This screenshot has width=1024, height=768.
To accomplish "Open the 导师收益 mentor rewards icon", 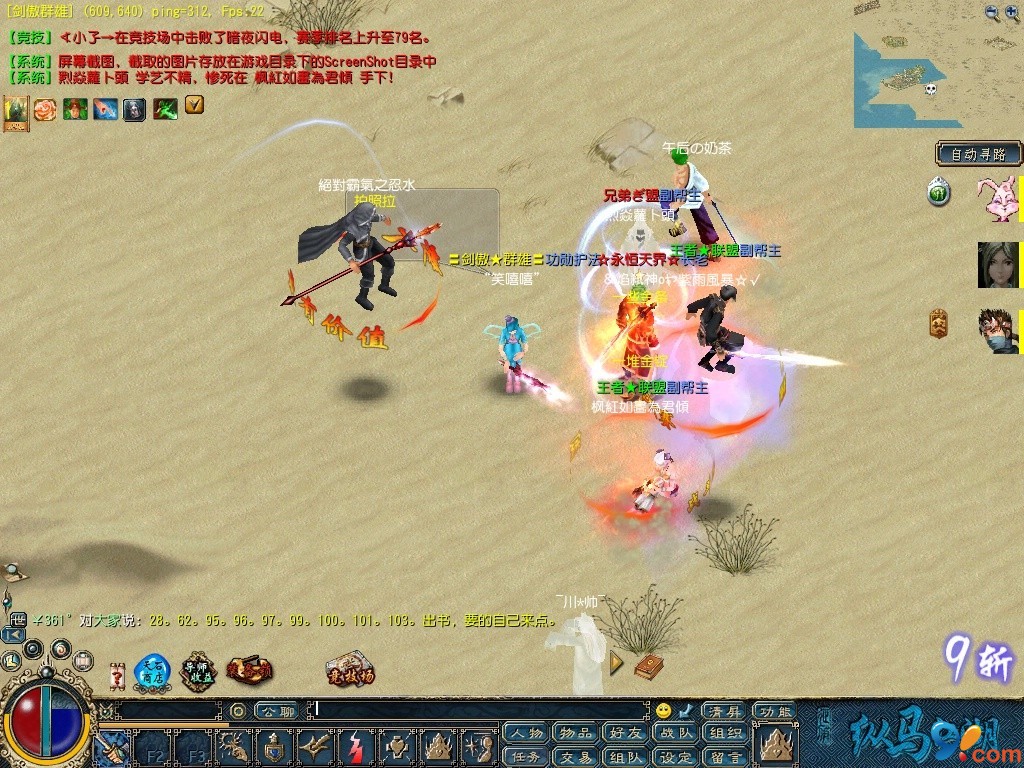I will [x=198, y=672].
